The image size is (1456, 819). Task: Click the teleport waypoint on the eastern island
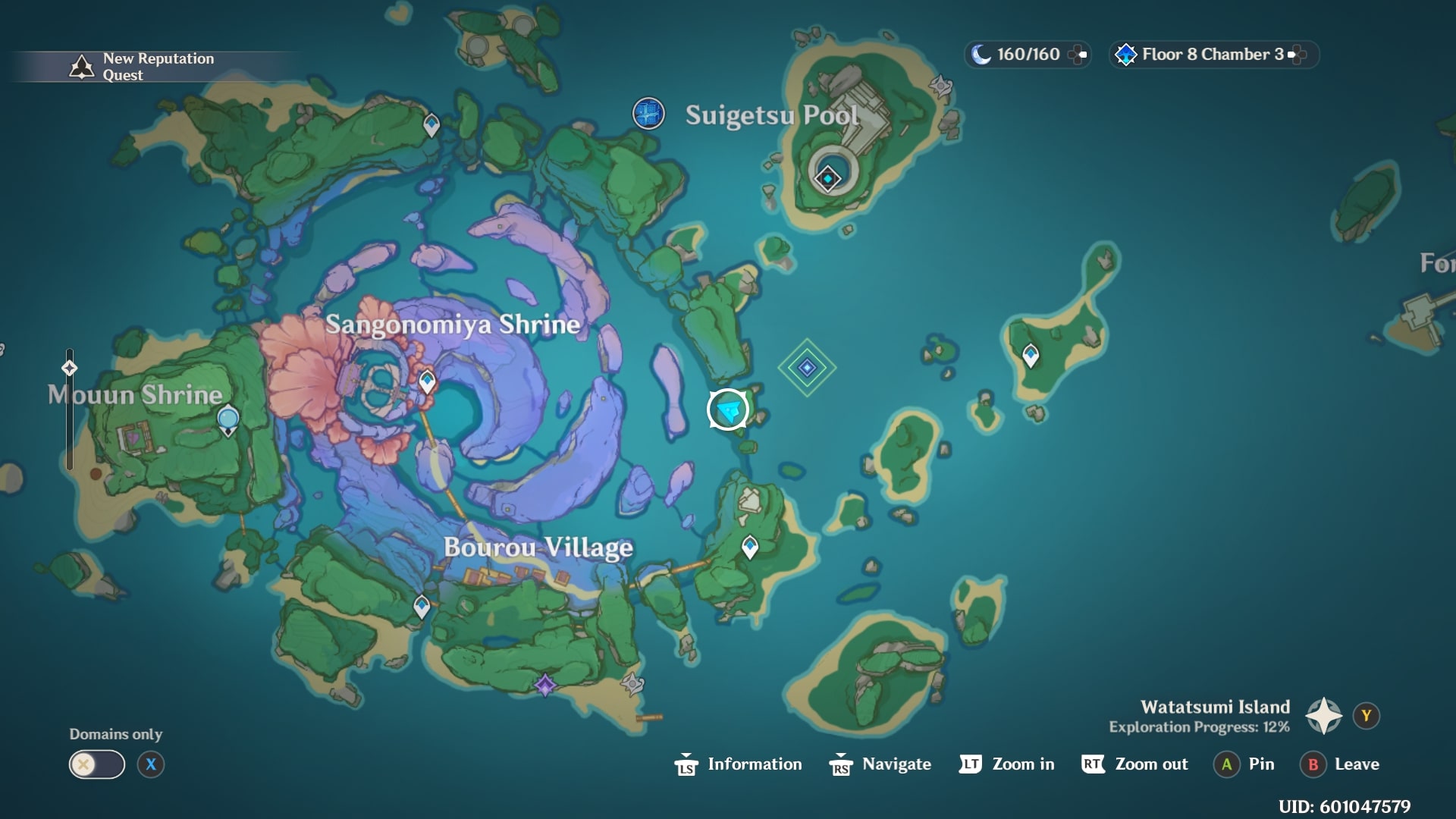pyautogui.click(x=1030, y=353)
